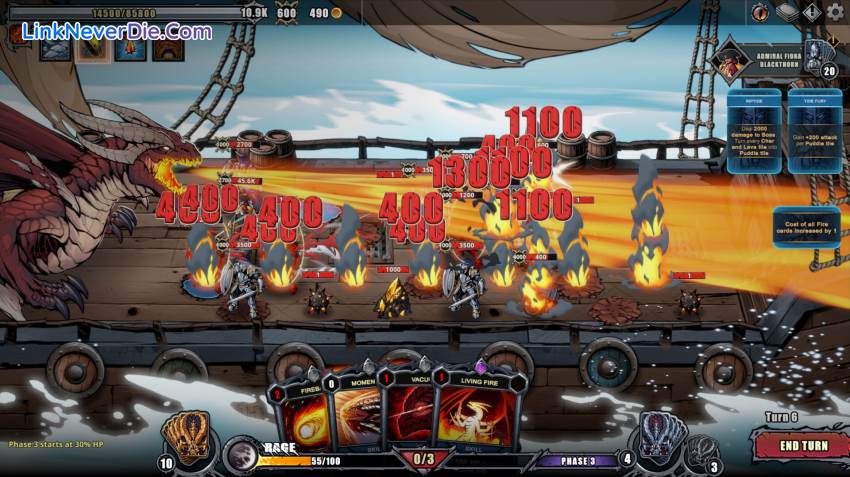This screenshot has height=477, width=850.
Task: Open the draw pile deck
Action: point(185,437)
